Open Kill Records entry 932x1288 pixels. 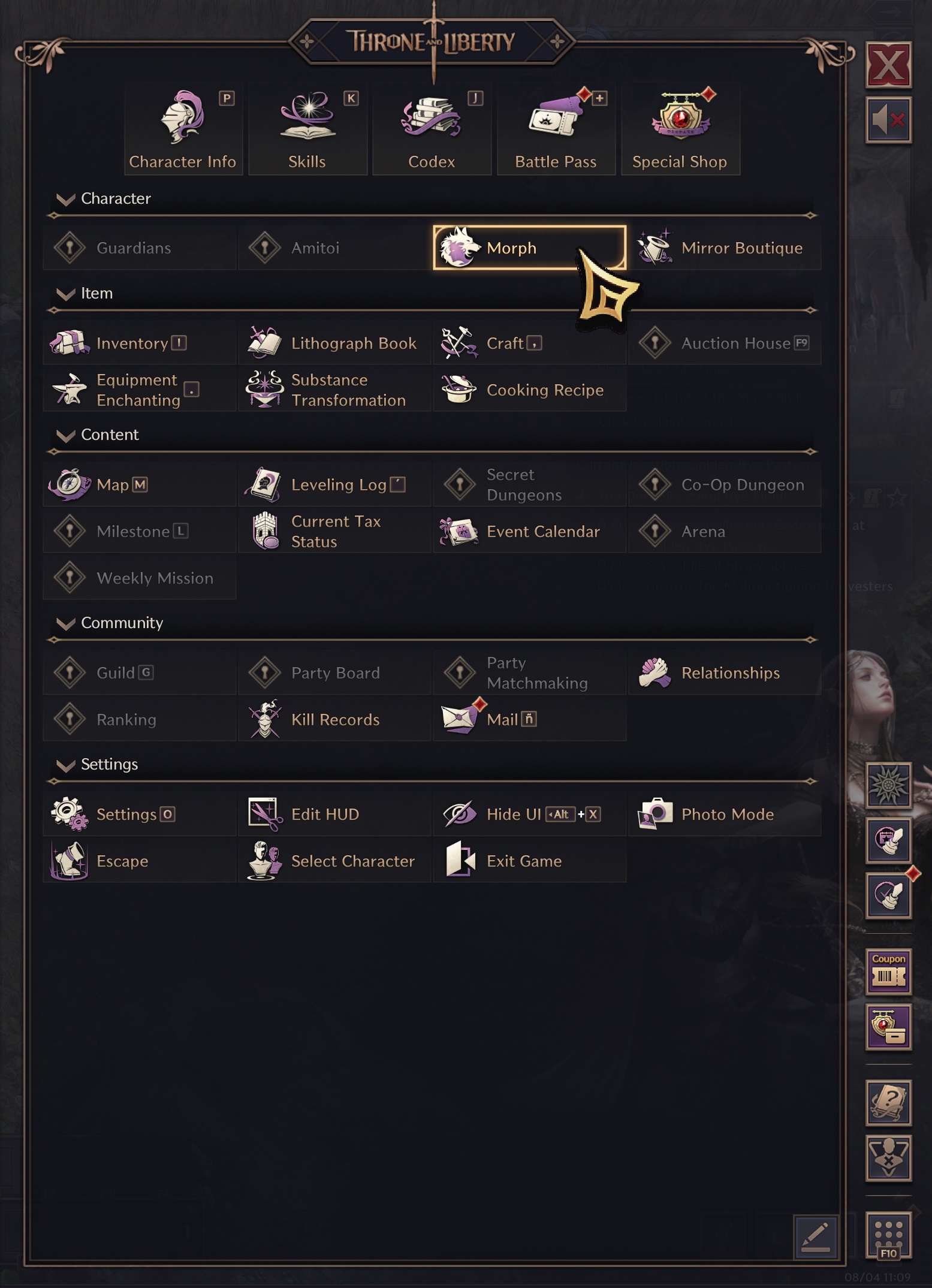coord(334,719)
